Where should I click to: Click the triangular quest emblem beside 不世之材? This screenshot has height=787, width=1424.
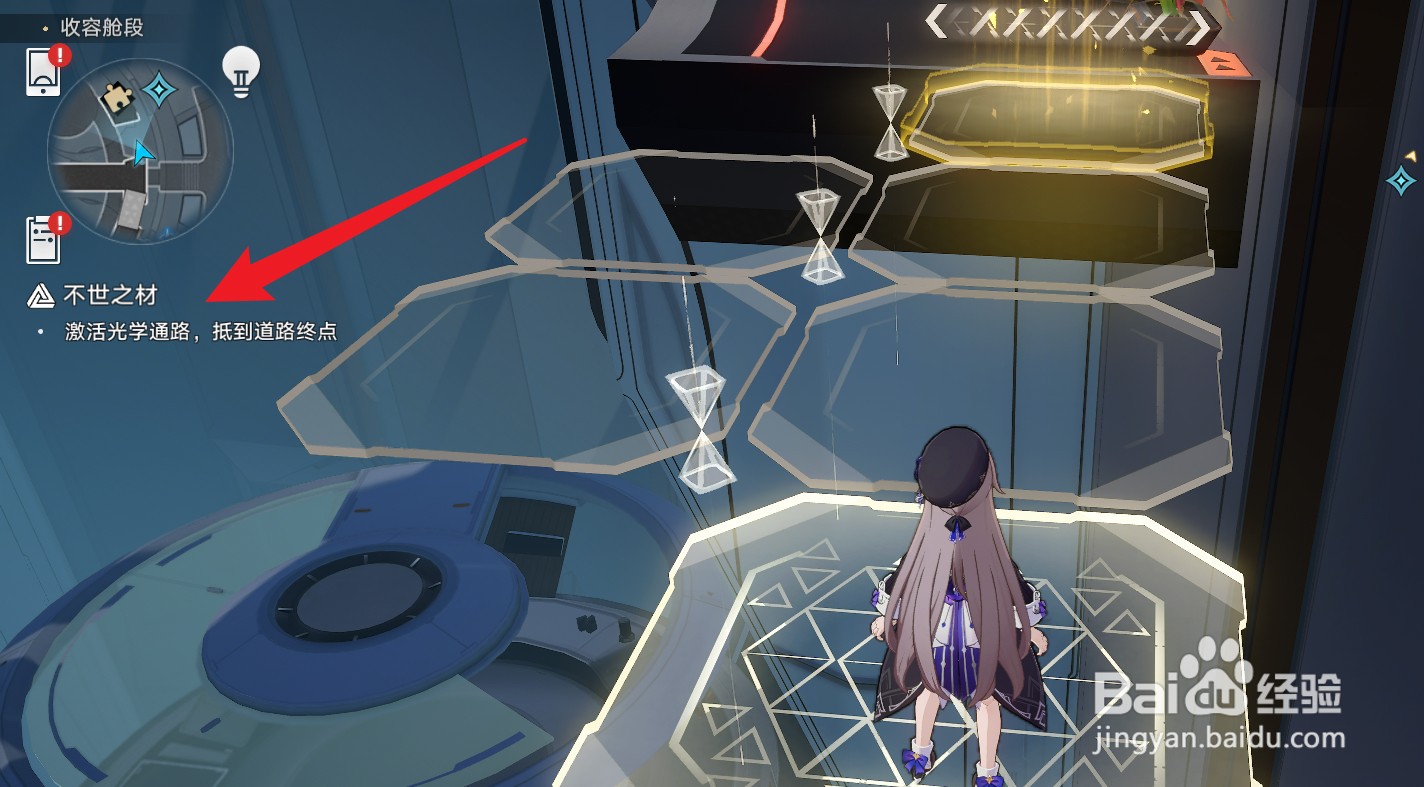40,295
